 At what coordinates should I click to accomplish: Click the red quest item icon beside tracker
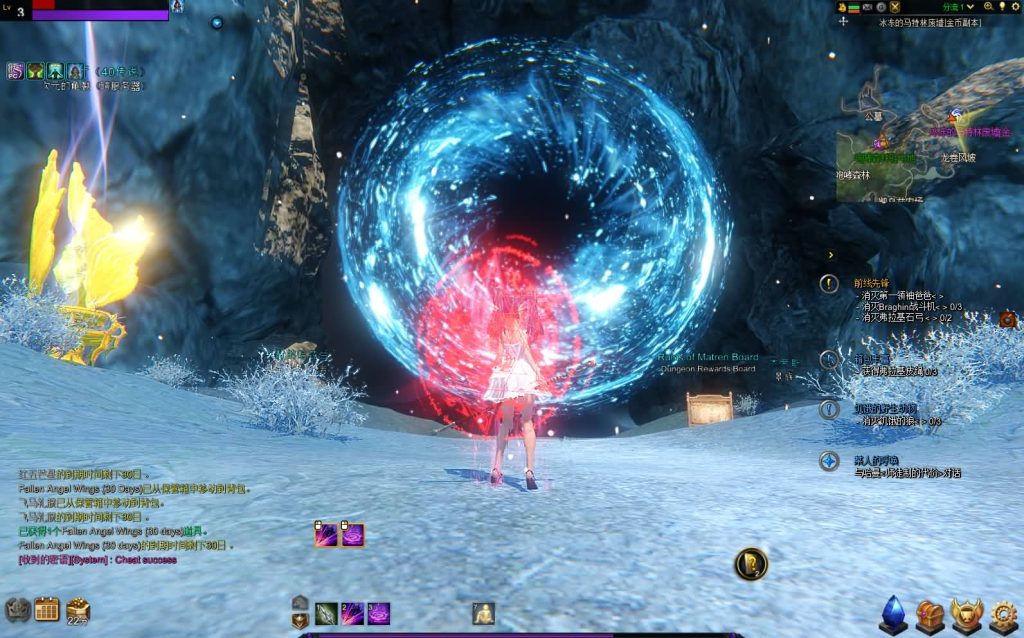pos(1007,320)
